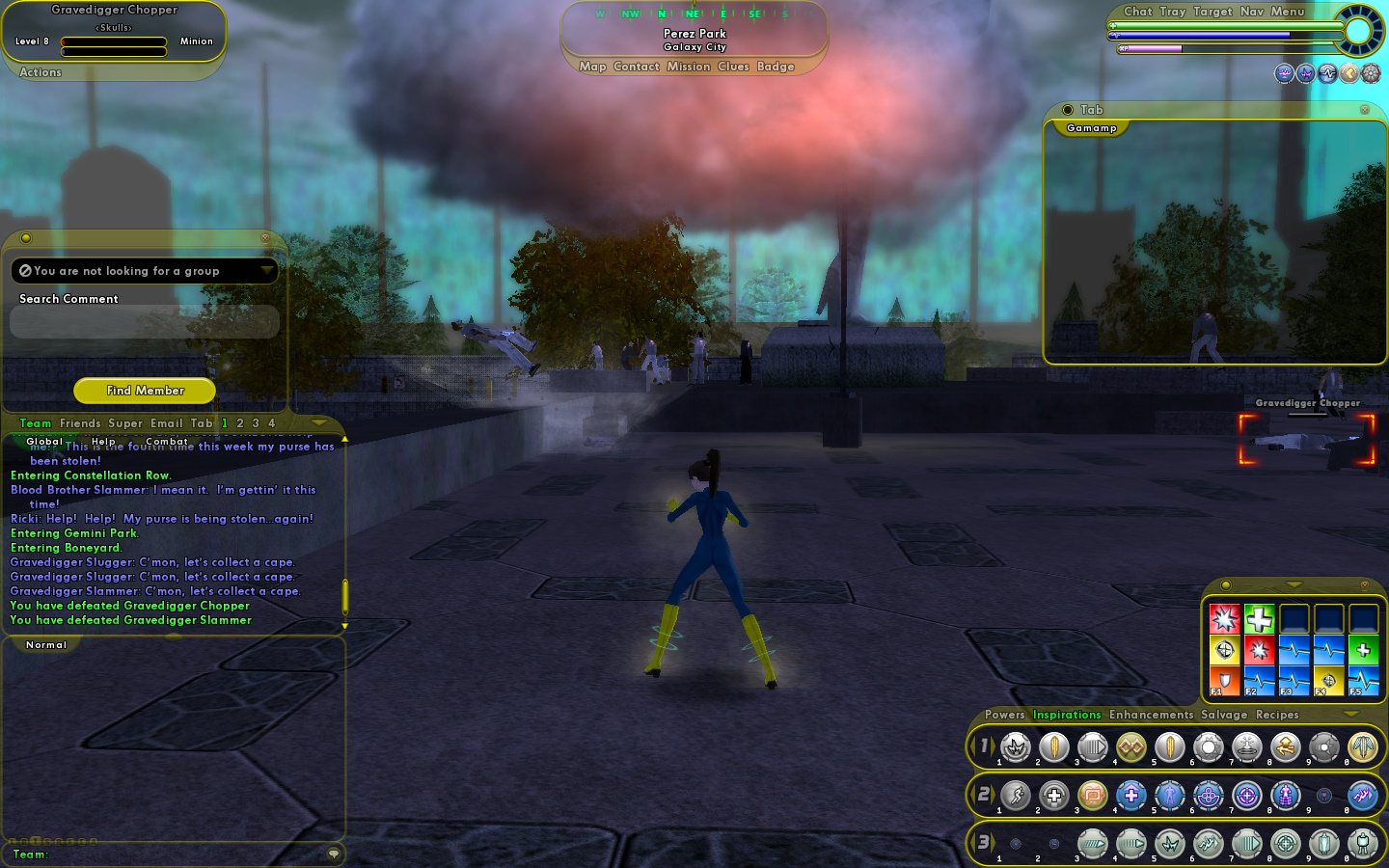Open the target's Actions menu
The width and height of the screenshot is (1389, 868).
tap(41, 72)
